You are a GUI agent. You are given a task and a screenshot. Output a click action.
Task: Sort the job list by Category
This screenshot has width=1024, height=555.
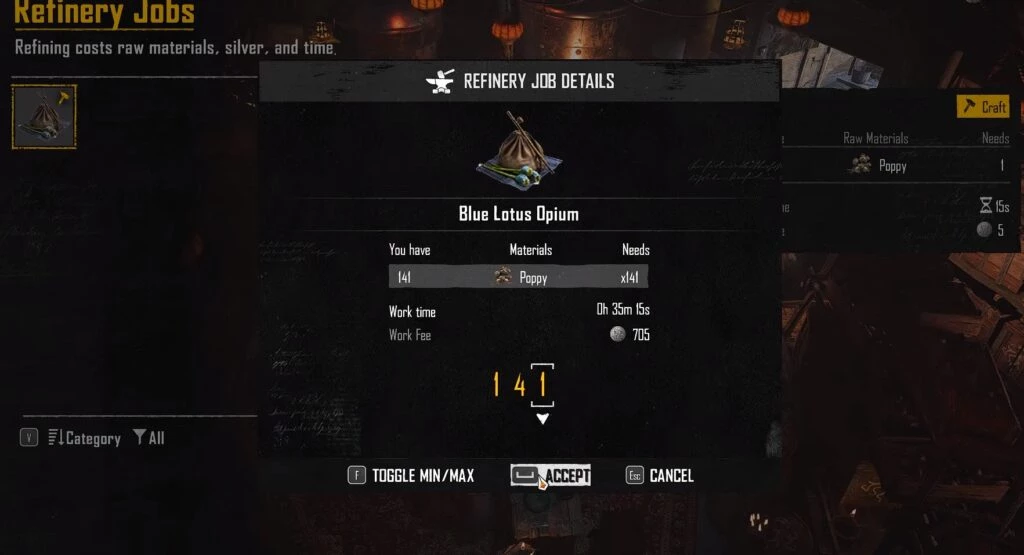pyautogui.click(x=84, y=438)
